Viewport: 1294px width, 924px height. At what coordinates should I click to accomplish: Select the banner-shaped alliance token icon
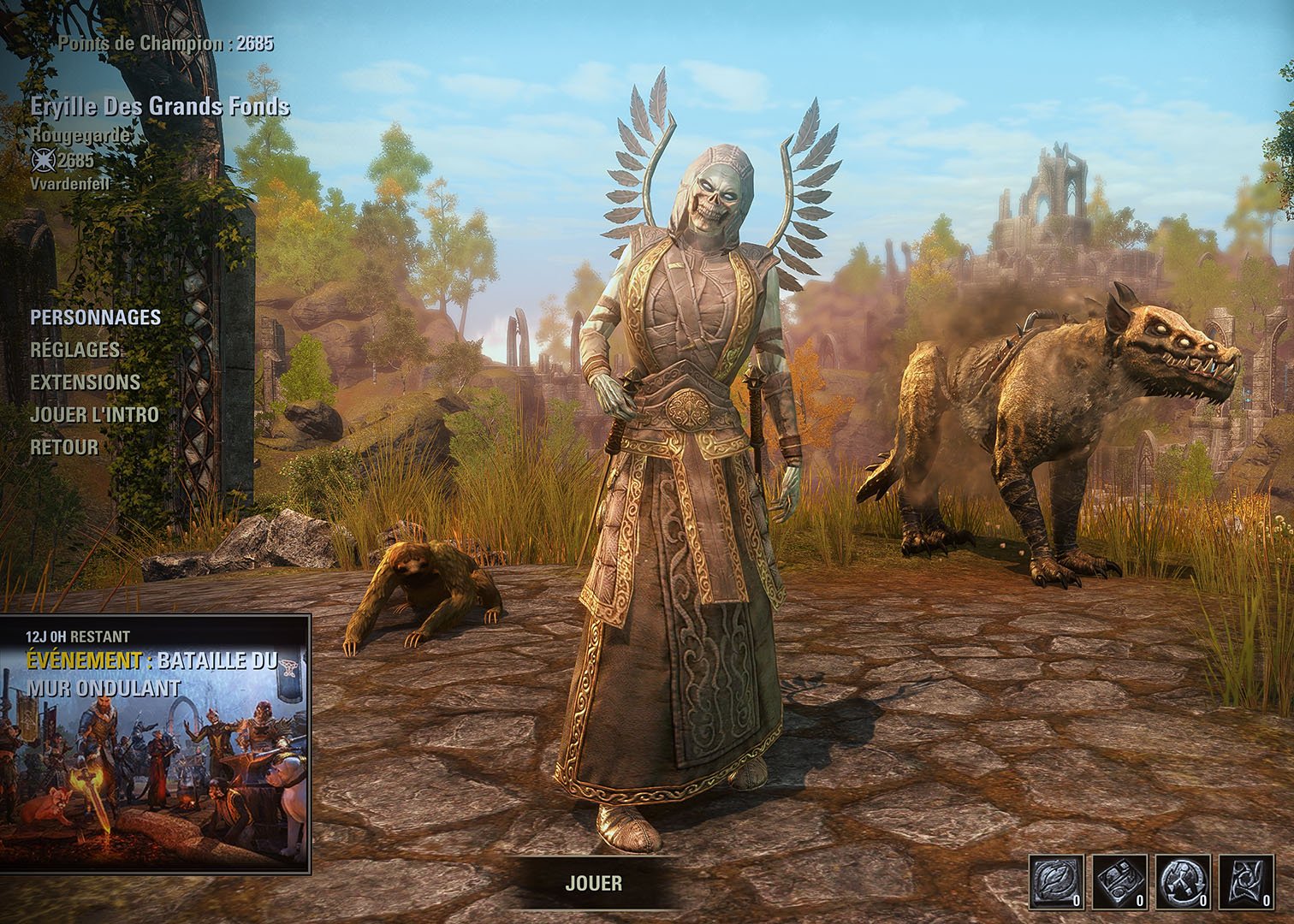[1246, 882]
